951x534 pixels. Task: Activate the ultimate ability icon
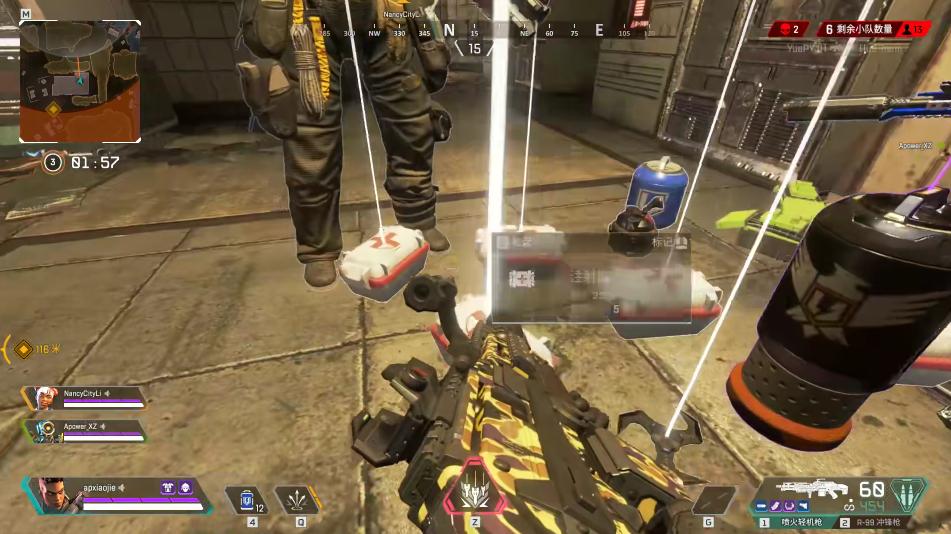click(x=475, y=493)
